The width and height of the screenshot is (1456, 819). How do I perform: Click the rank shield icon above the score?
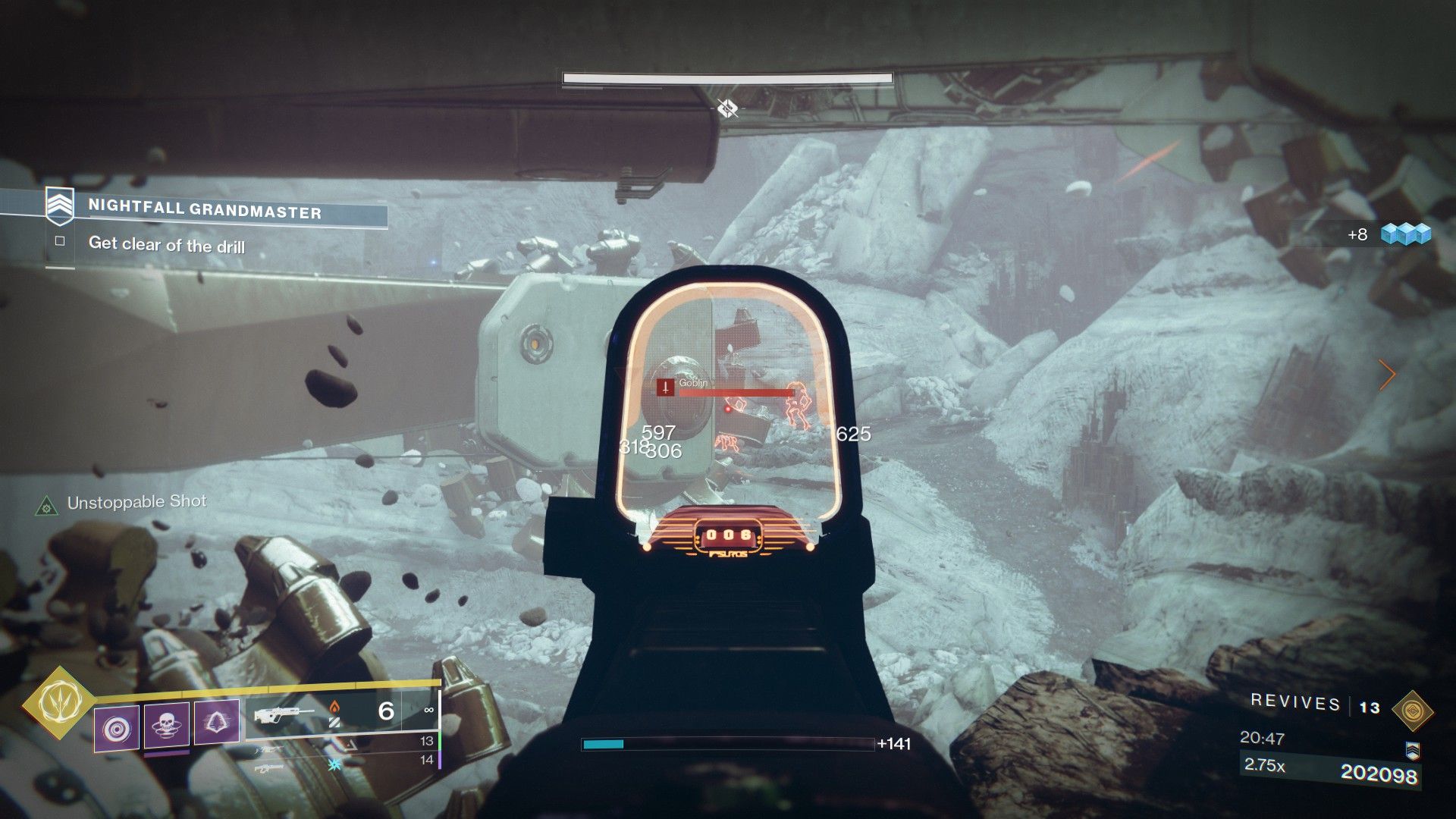tap(1412, 751)
